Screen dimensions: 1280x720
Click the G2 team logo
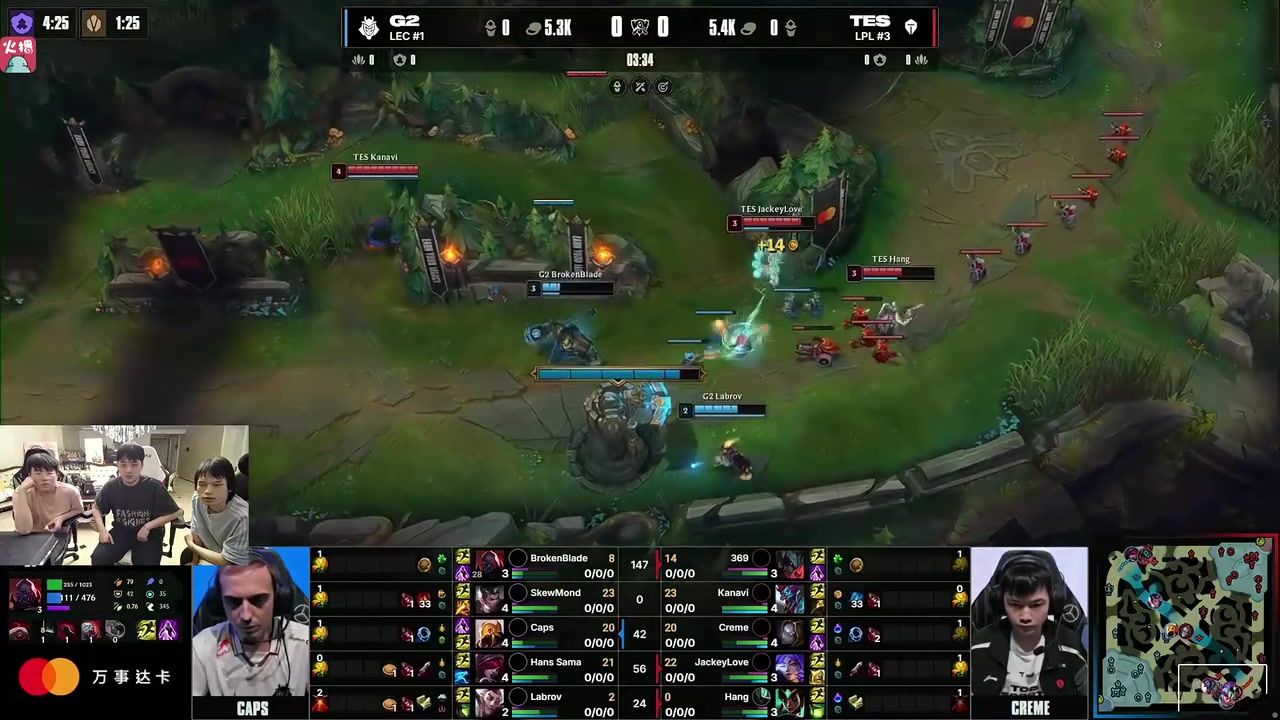(x=369, y=28)
